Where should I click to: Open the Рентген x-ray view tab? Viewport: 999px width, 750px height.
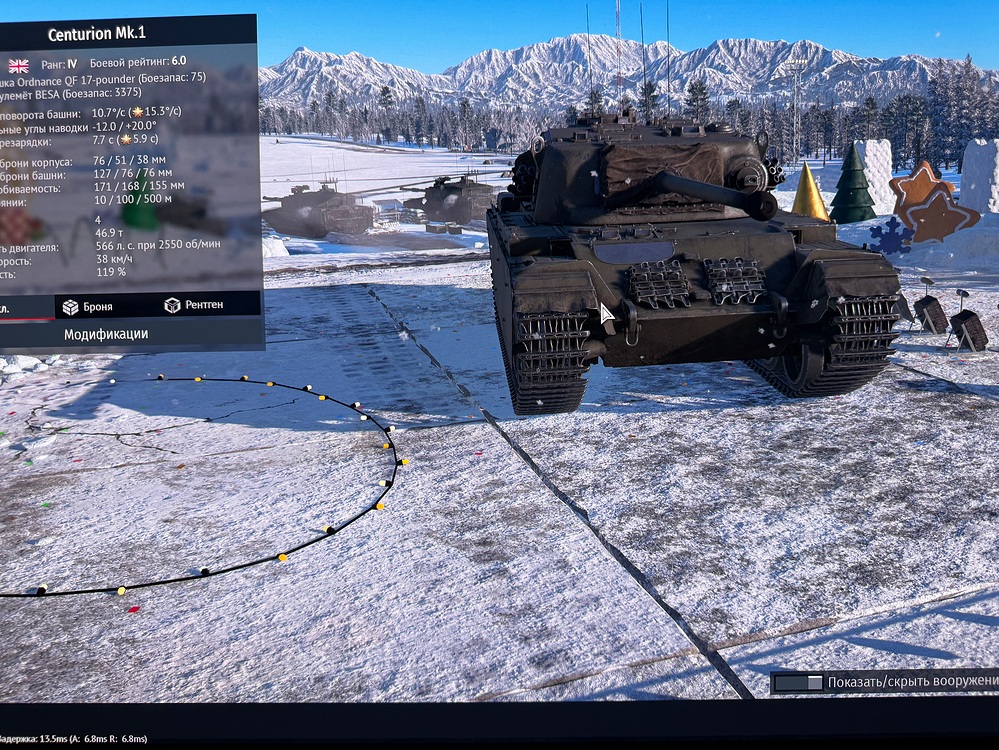click(194, 305)
